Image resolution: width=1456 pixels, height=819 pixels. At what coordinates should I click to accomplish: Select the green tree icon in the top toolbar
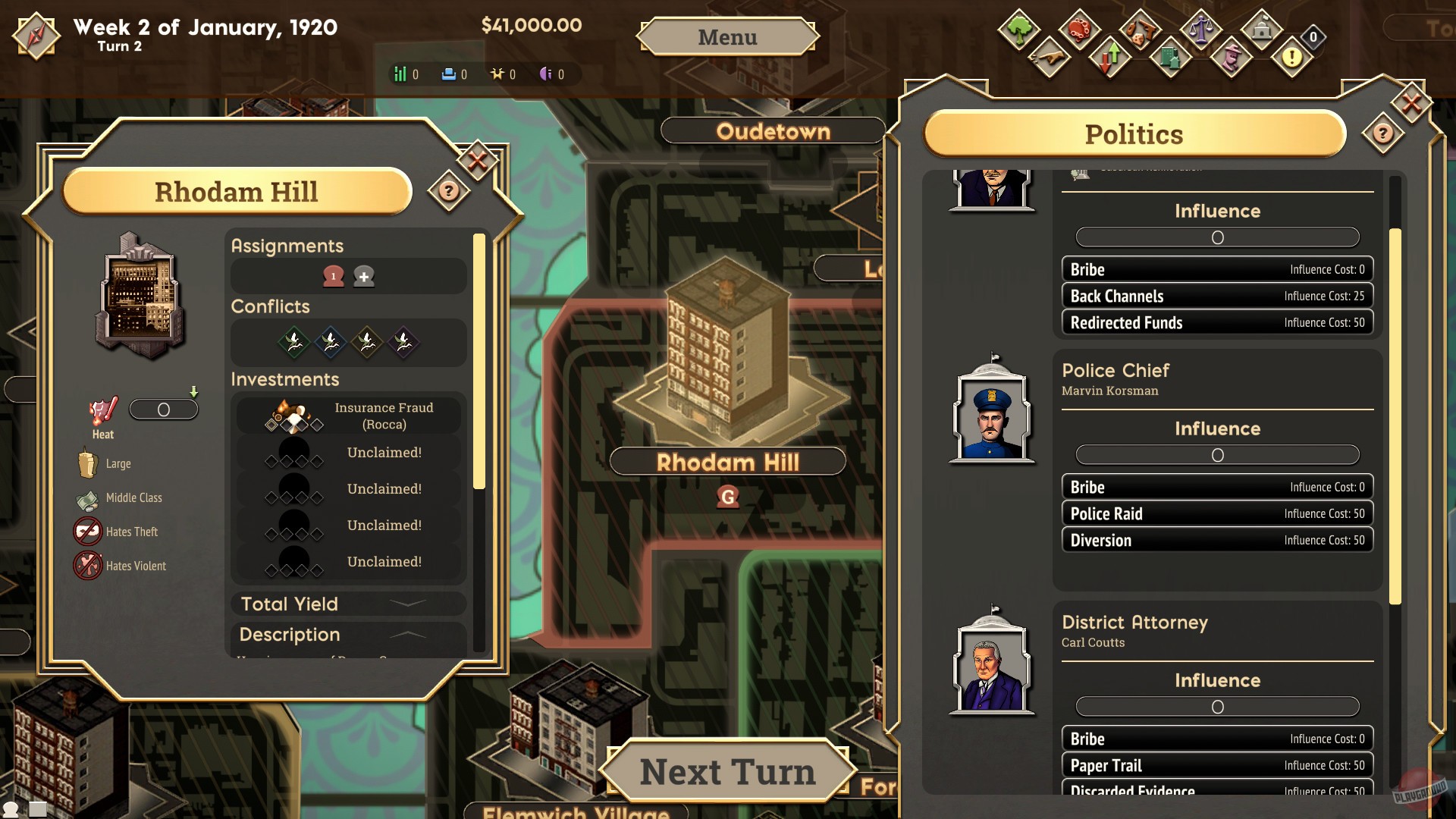click(1019, 30)
